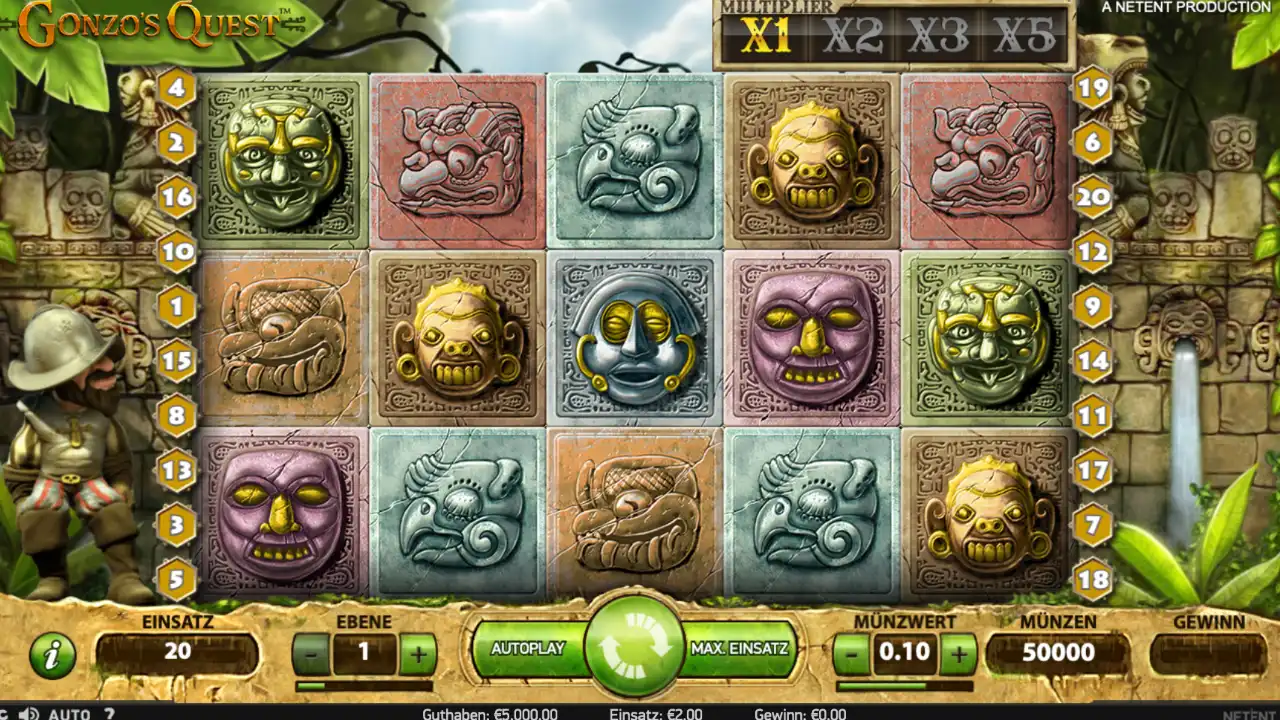Click the Gonzo's Quest logo

pyautogui.click(x=150, y=22)
